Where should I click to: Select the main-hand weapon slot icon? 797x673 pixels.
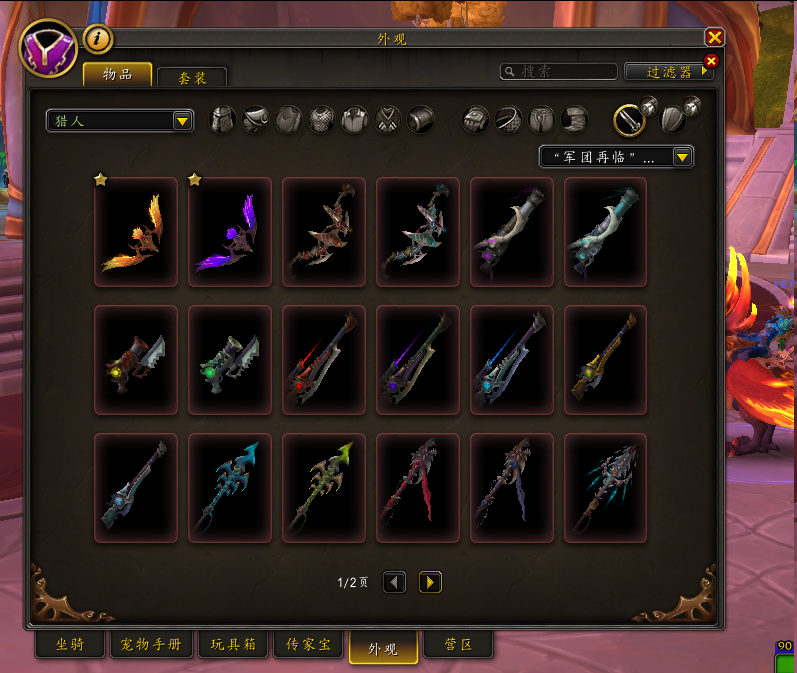[x=629, y=120]
